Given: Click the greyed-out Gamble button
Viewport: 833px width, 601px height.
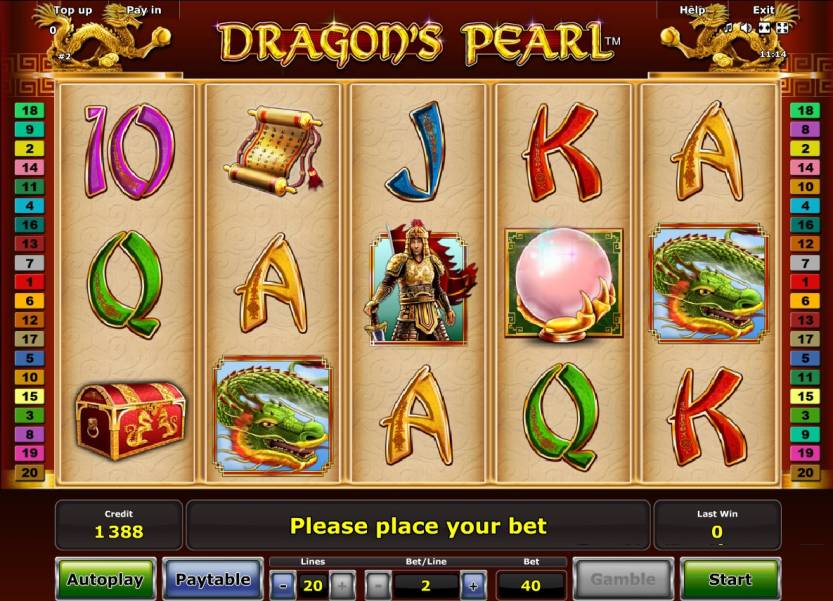Looking at the screenshot, I should tap(622, 579).
